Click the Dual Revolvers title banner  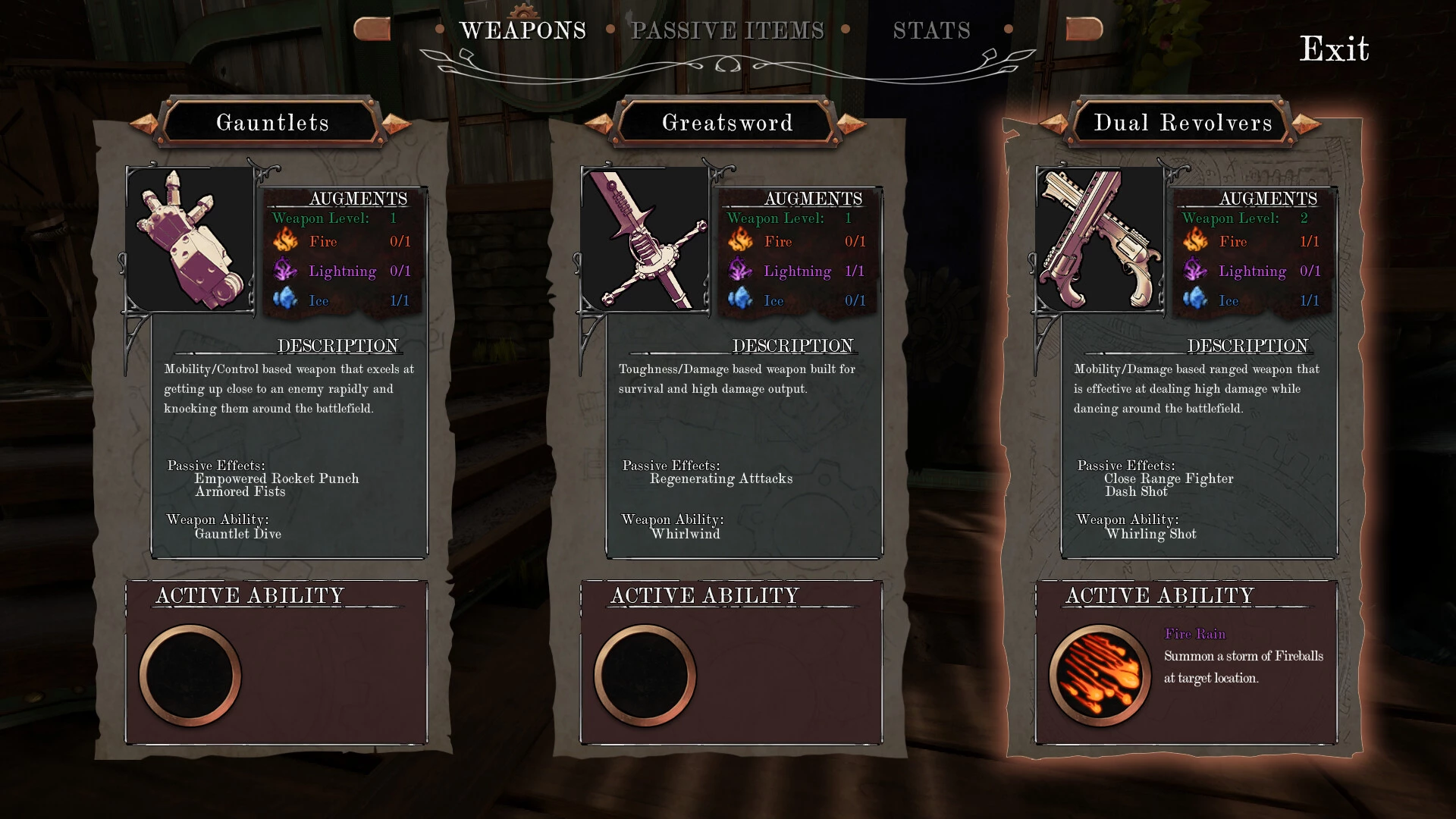[1182, 122]
